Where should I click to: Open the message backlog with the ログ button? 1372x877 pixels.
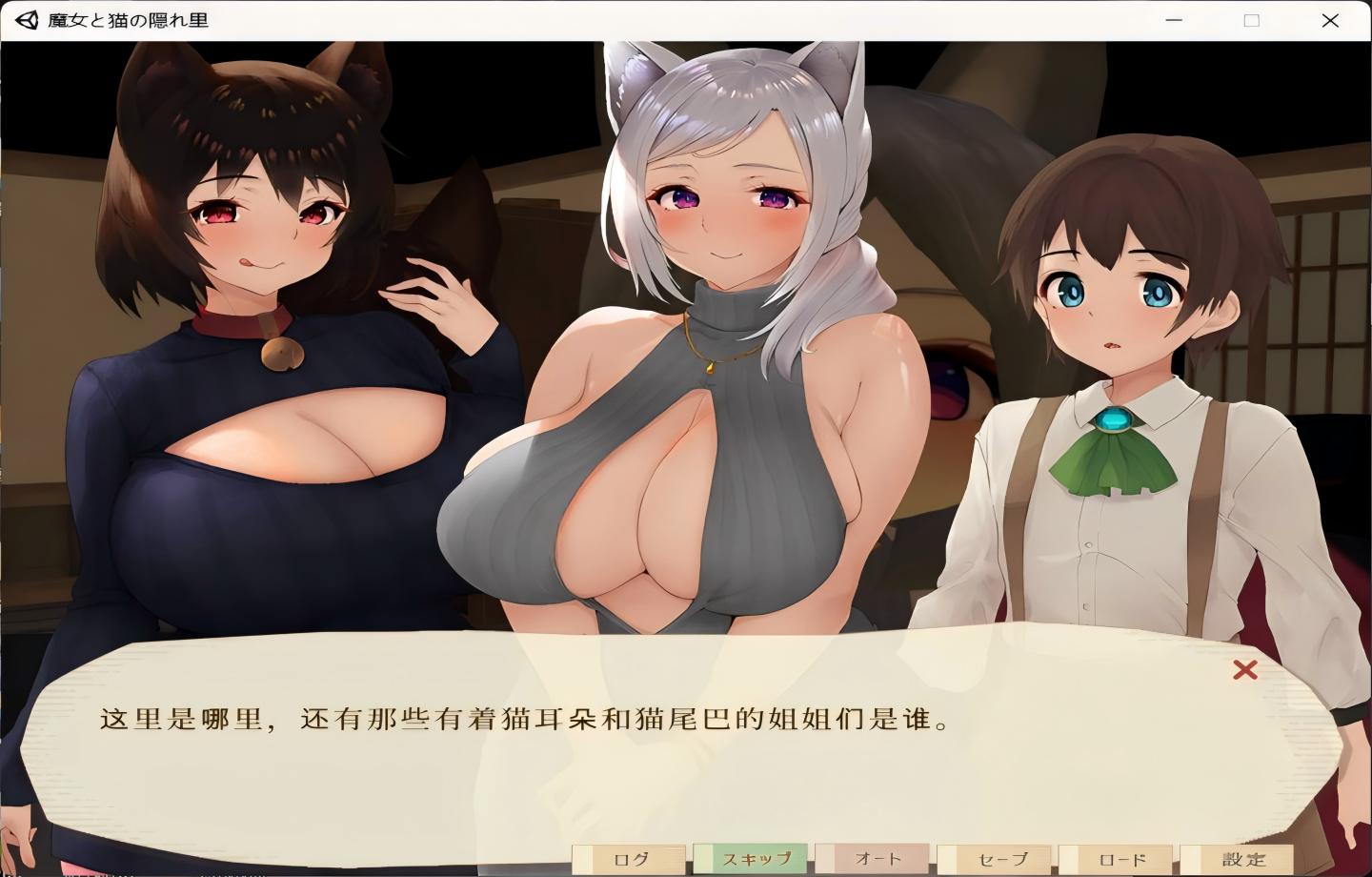pyautogui.click(x=629, y=857)
